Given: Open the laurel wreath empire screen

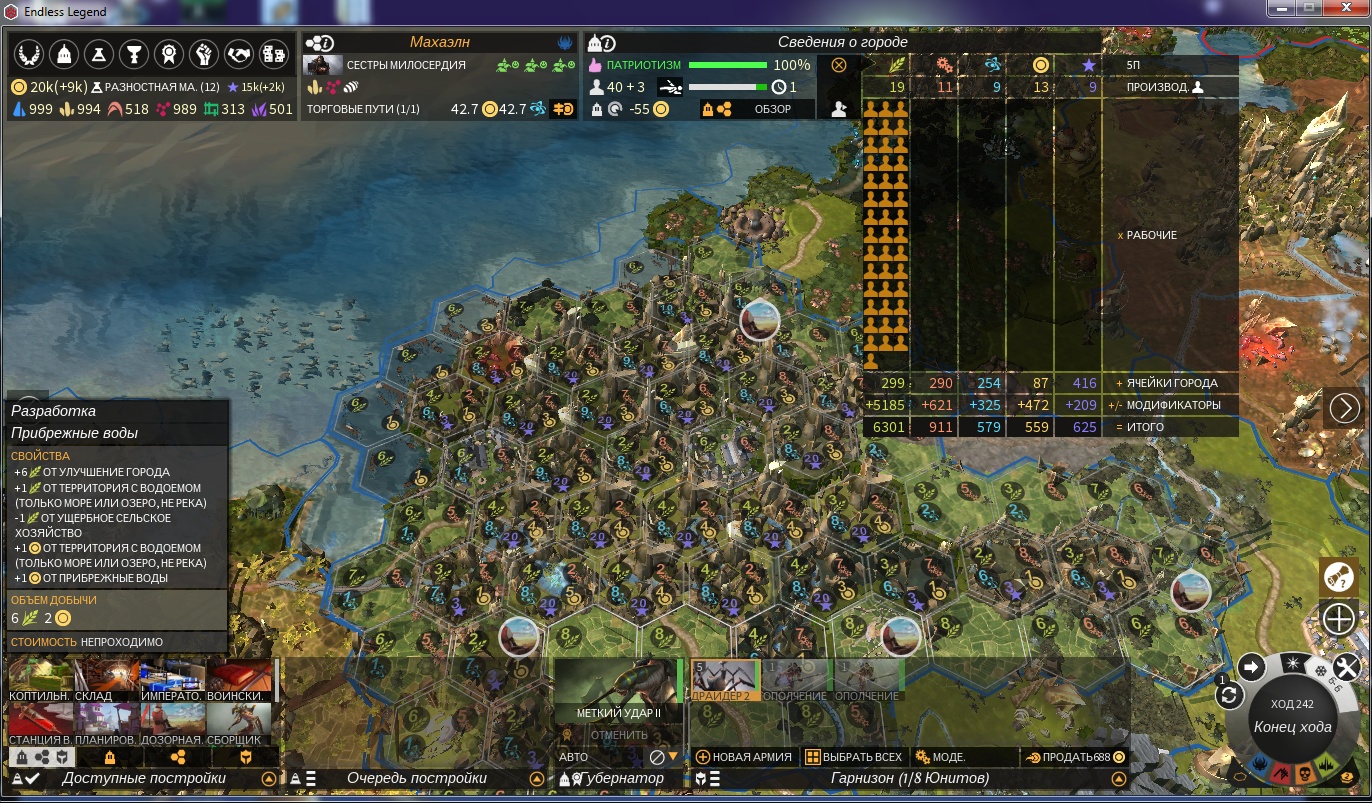Looking at the screenshot, I should tap(29, 54).
